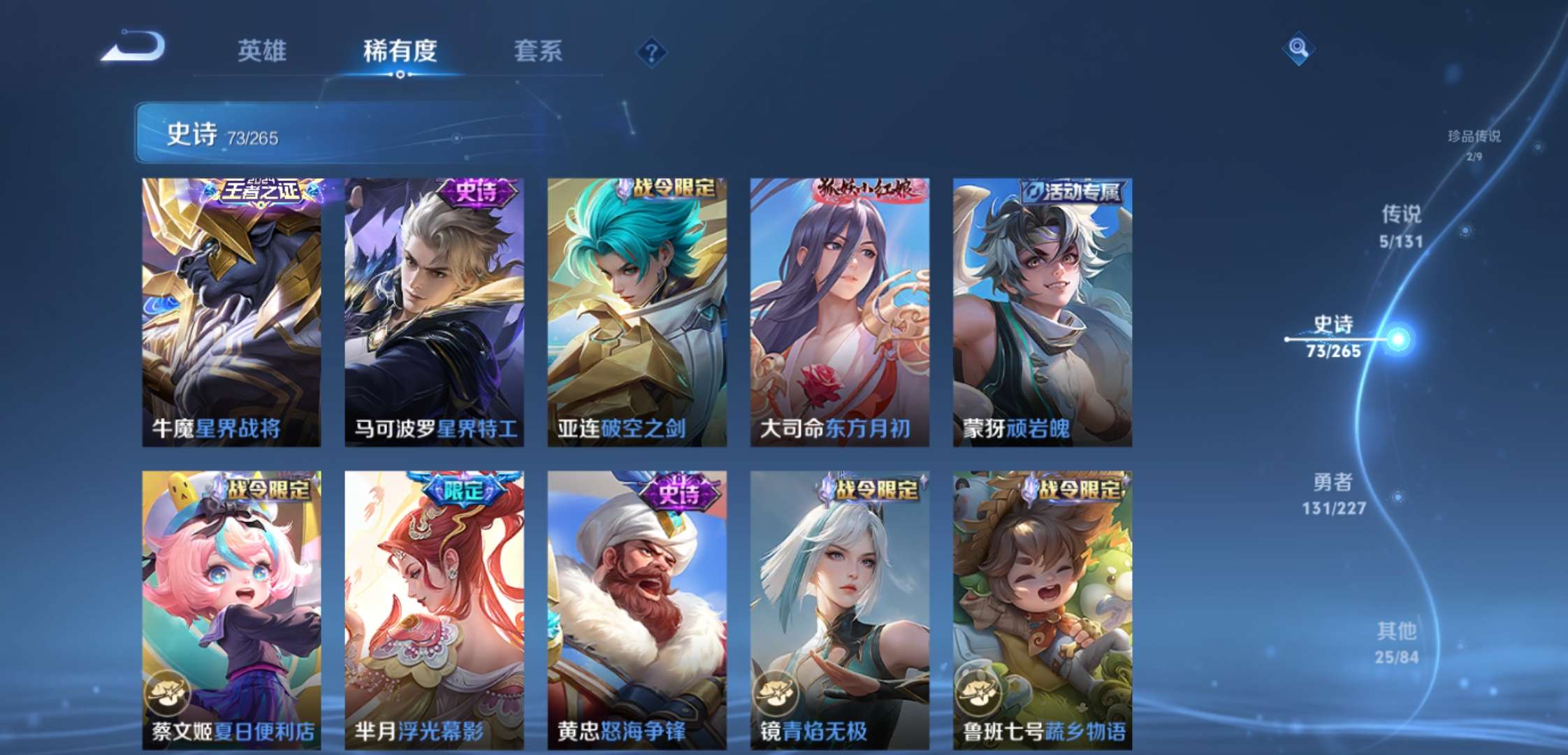Screen dimensions: 1568x755
Task: Jump to the 珍品传说 rarity section
Action: coord(1474,143)
